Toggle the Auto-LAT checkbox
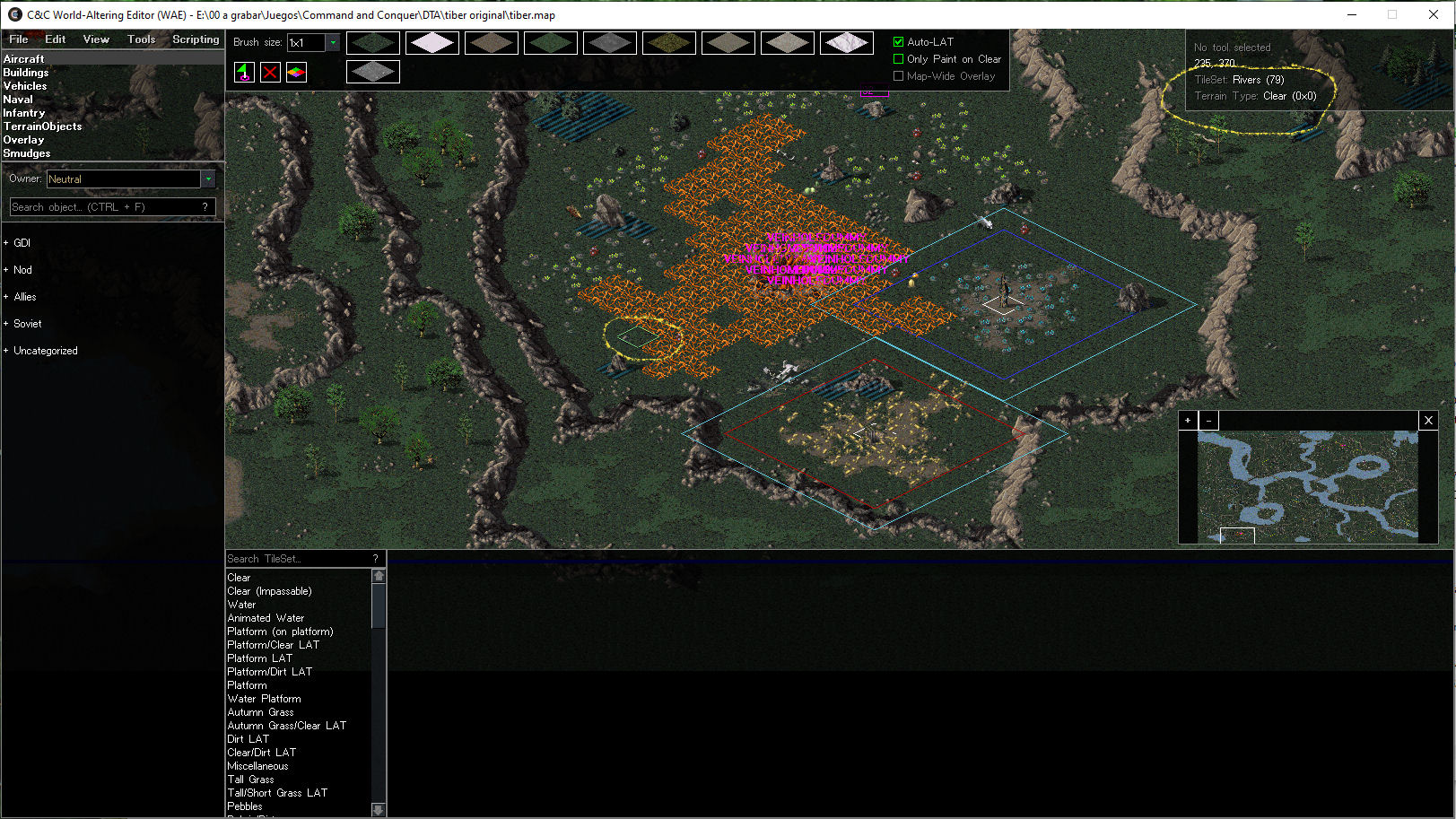Screen dimensions: 1456x819 click(x=899, y=42)
